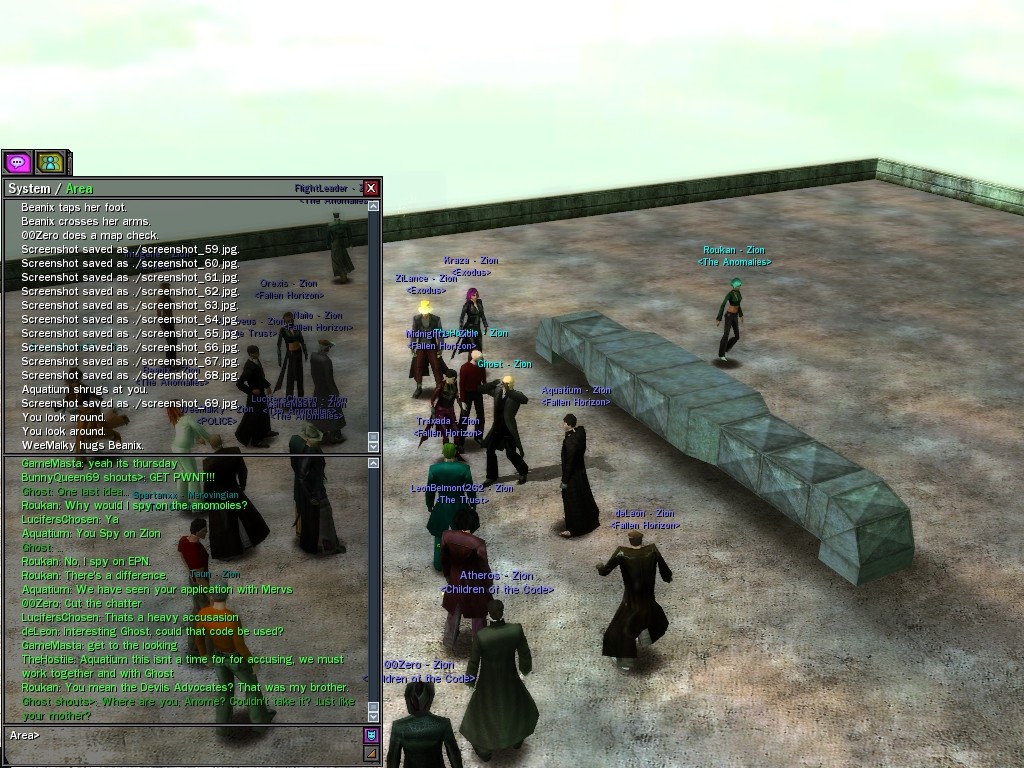Select the green Area channel label

coord(79,189)
